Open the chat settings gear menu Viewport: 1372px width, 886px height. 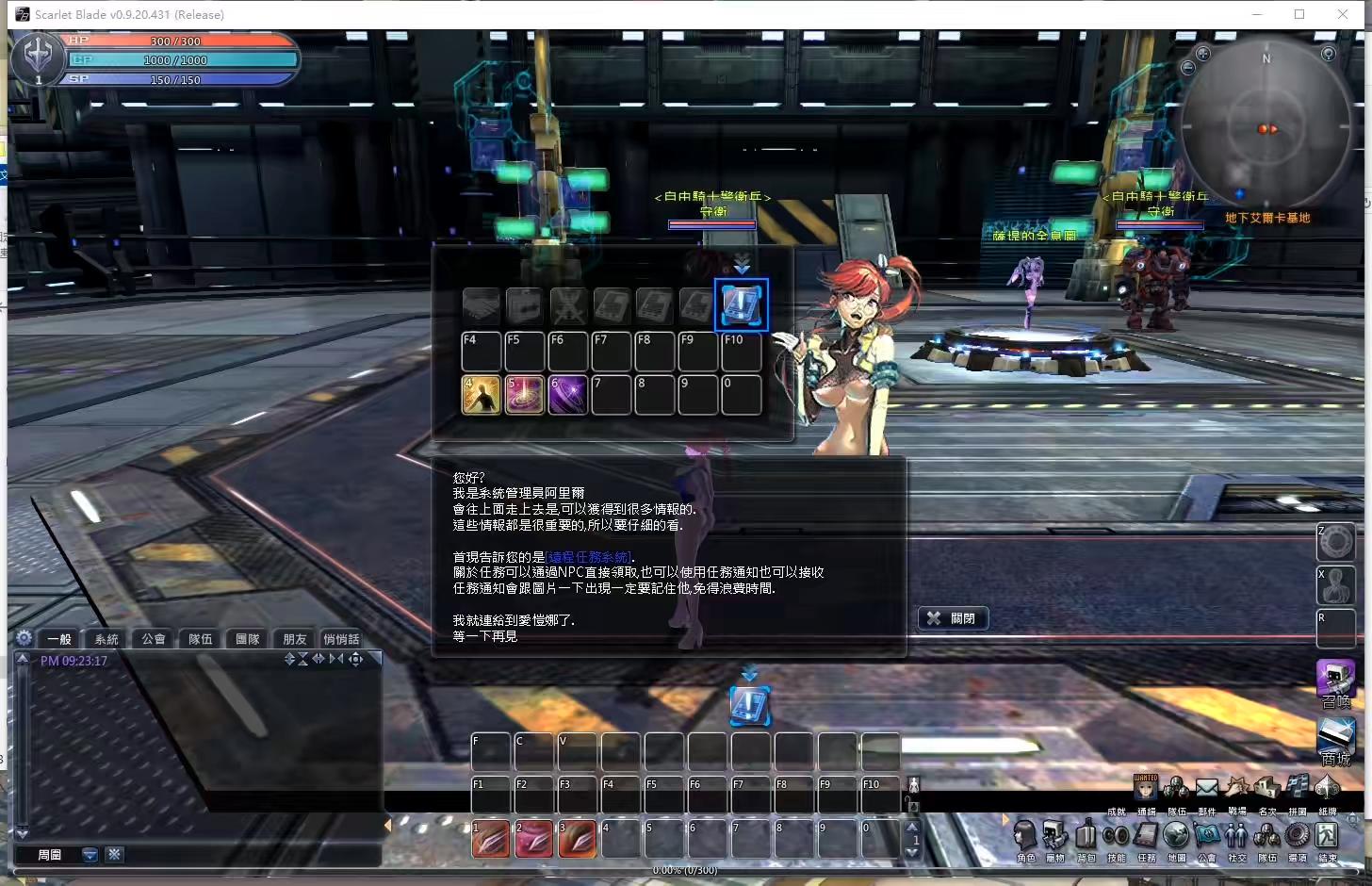click(24, 638)
